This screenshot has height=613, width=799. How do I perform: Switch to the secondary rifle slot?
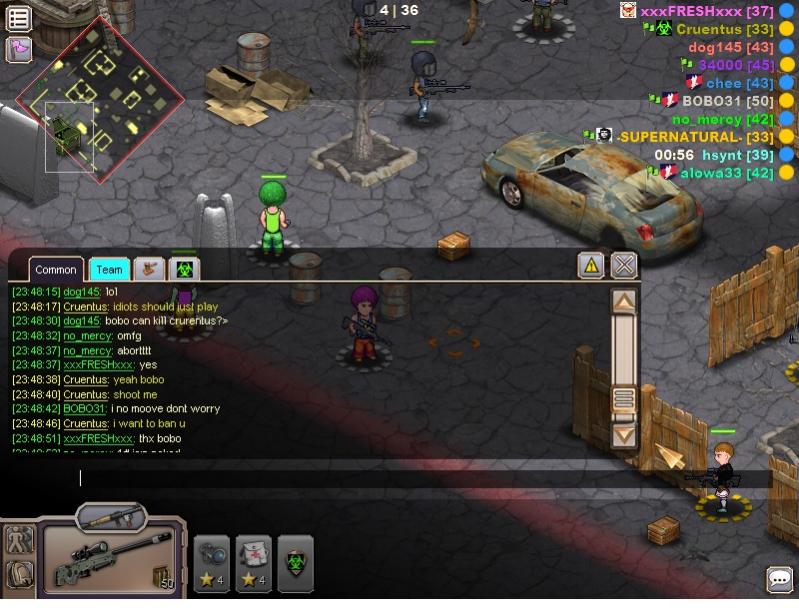coord(111,518)
